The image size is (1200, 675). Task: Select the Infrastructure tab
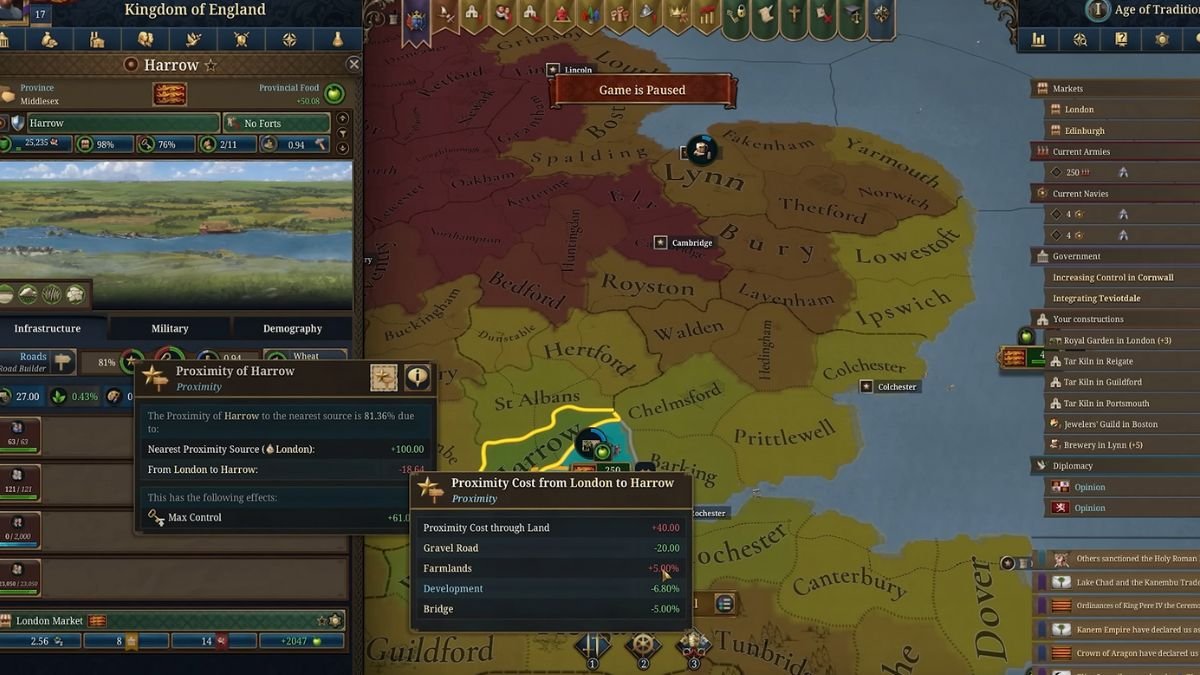(48, 328)
